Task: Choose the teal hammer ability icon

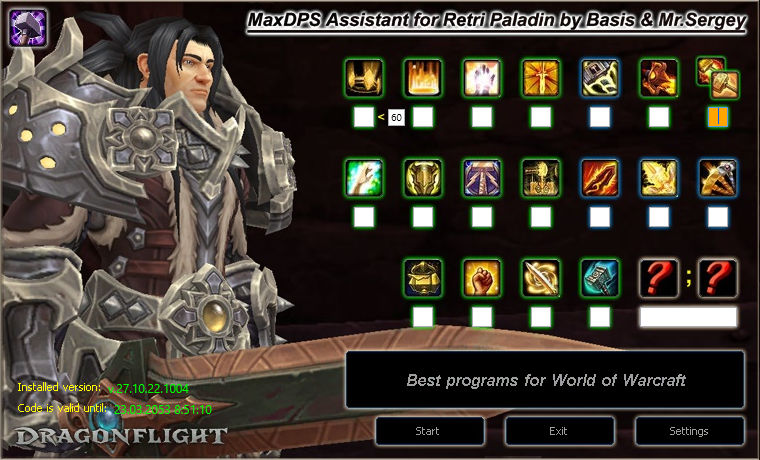Action: tap(600, 277)
